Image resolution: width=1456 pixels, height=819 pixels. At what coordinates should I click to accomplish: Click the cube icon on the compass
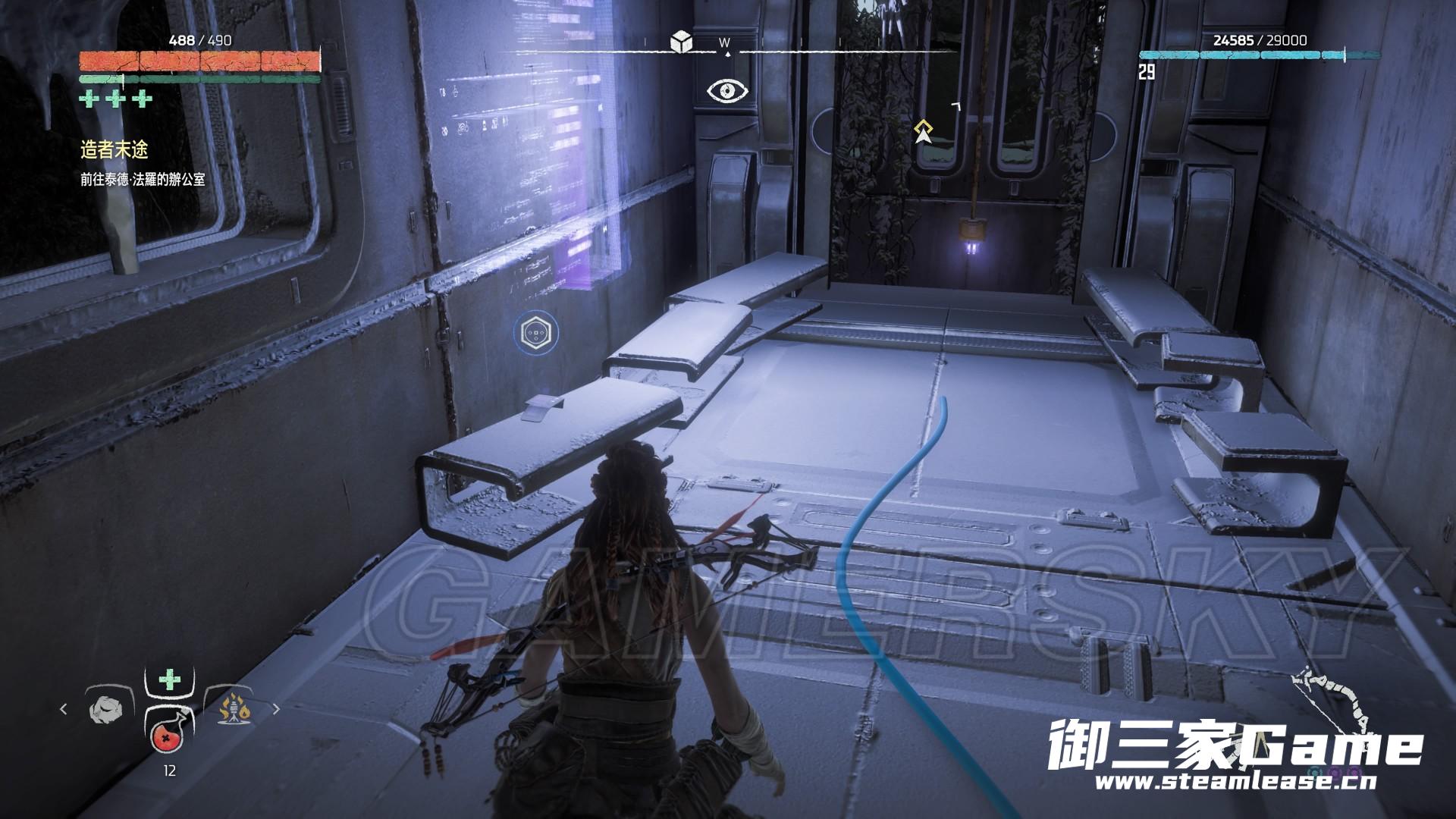pos(681,42)
